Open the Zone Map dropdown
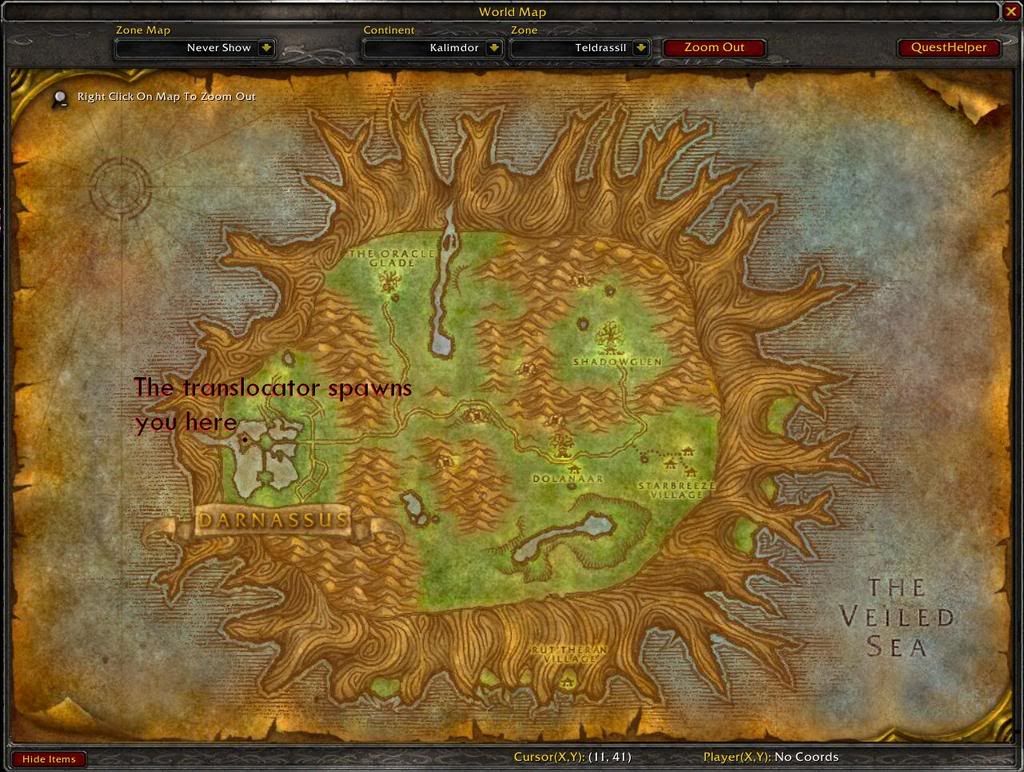Image resolution: width=1024 pixels, height=772 pixels. coord(266,47)
